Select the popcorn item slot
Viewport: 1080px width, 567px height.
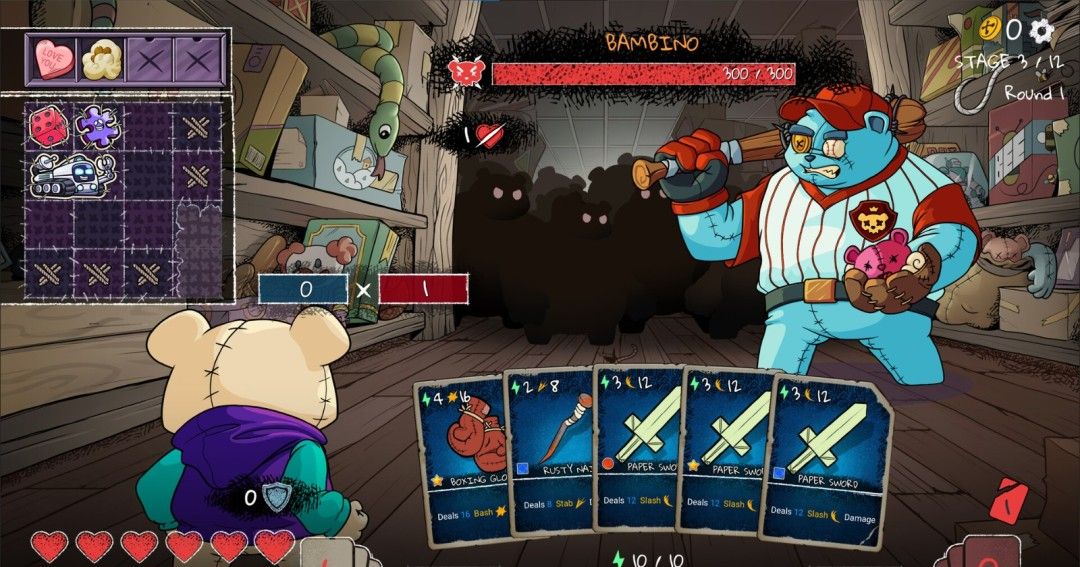coord(102,59)
